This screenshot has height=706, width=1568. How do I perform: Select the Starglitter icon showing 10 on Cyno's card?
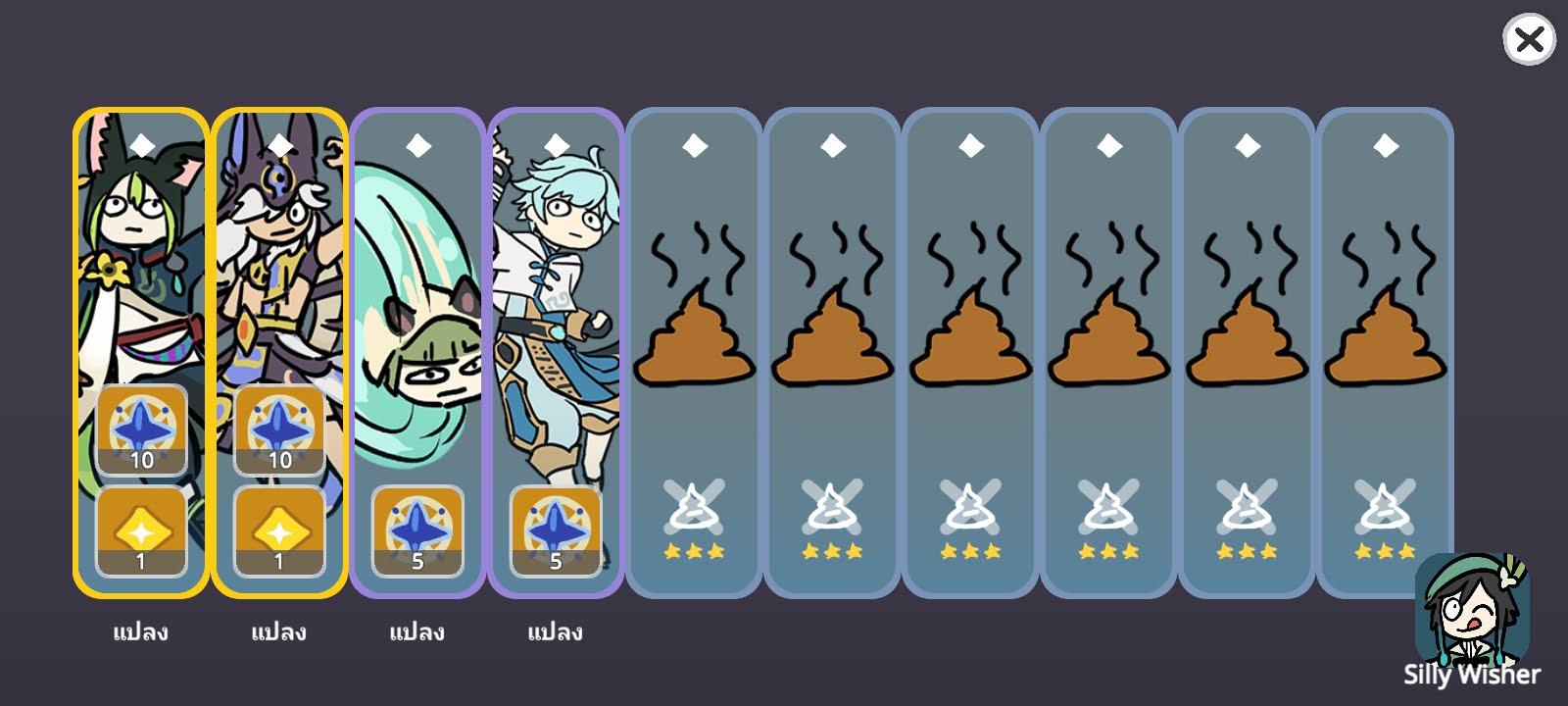pos(278,429)
